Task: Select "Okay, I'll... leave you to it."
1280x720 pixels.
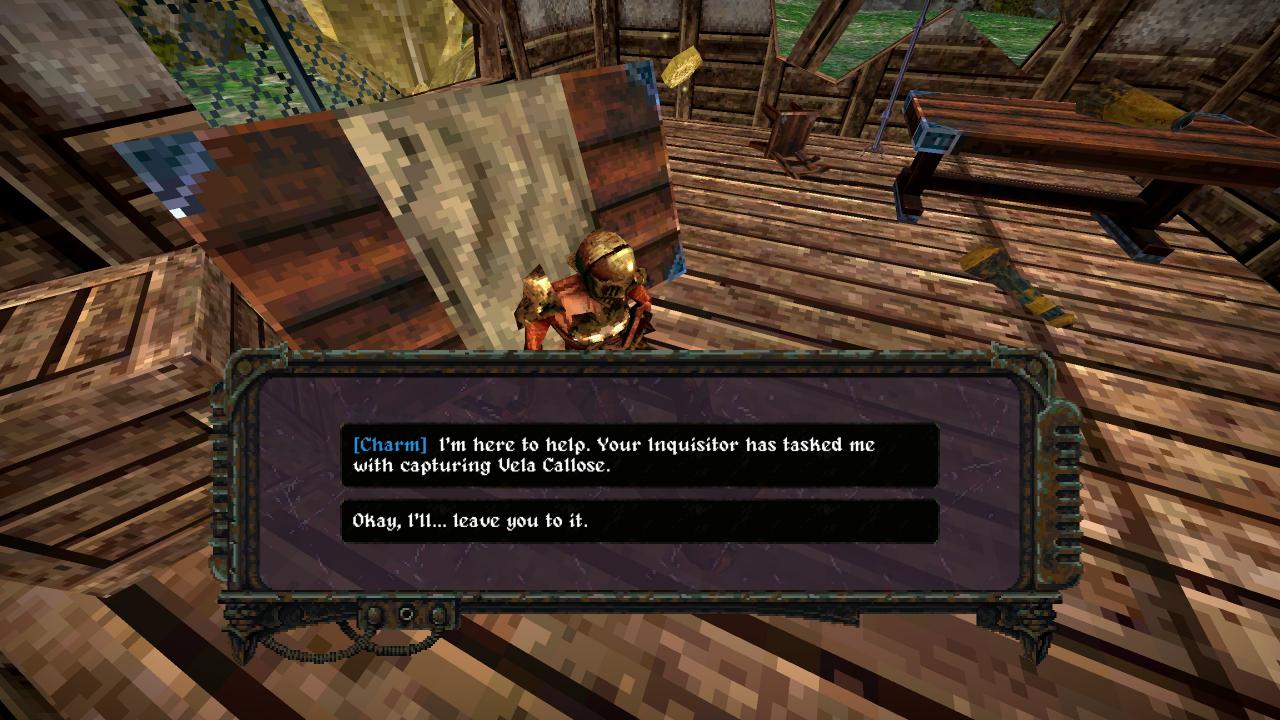Action: [639, 521]
